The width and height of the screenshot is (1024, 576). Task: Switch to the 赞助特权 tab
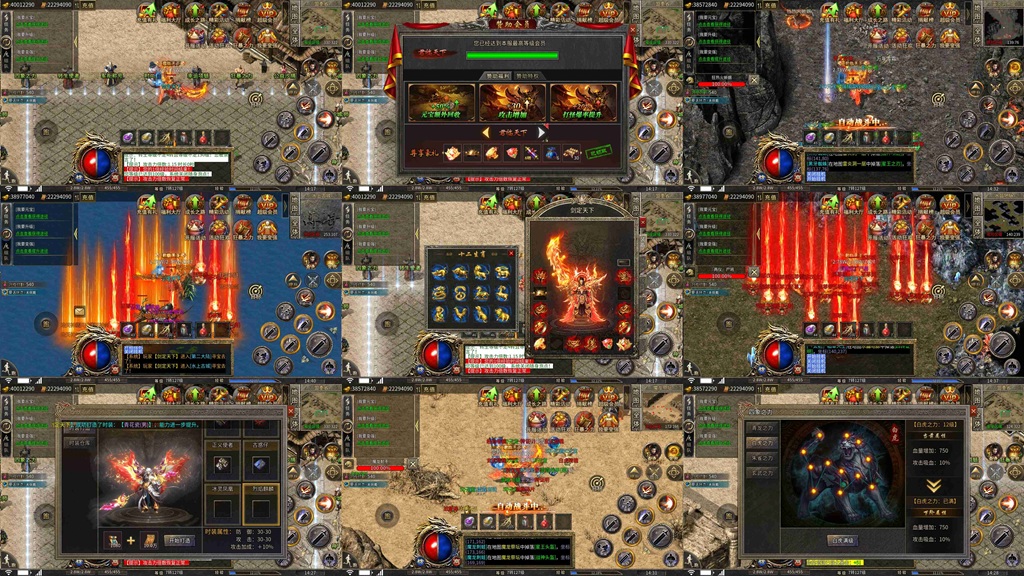coord(529,75)
